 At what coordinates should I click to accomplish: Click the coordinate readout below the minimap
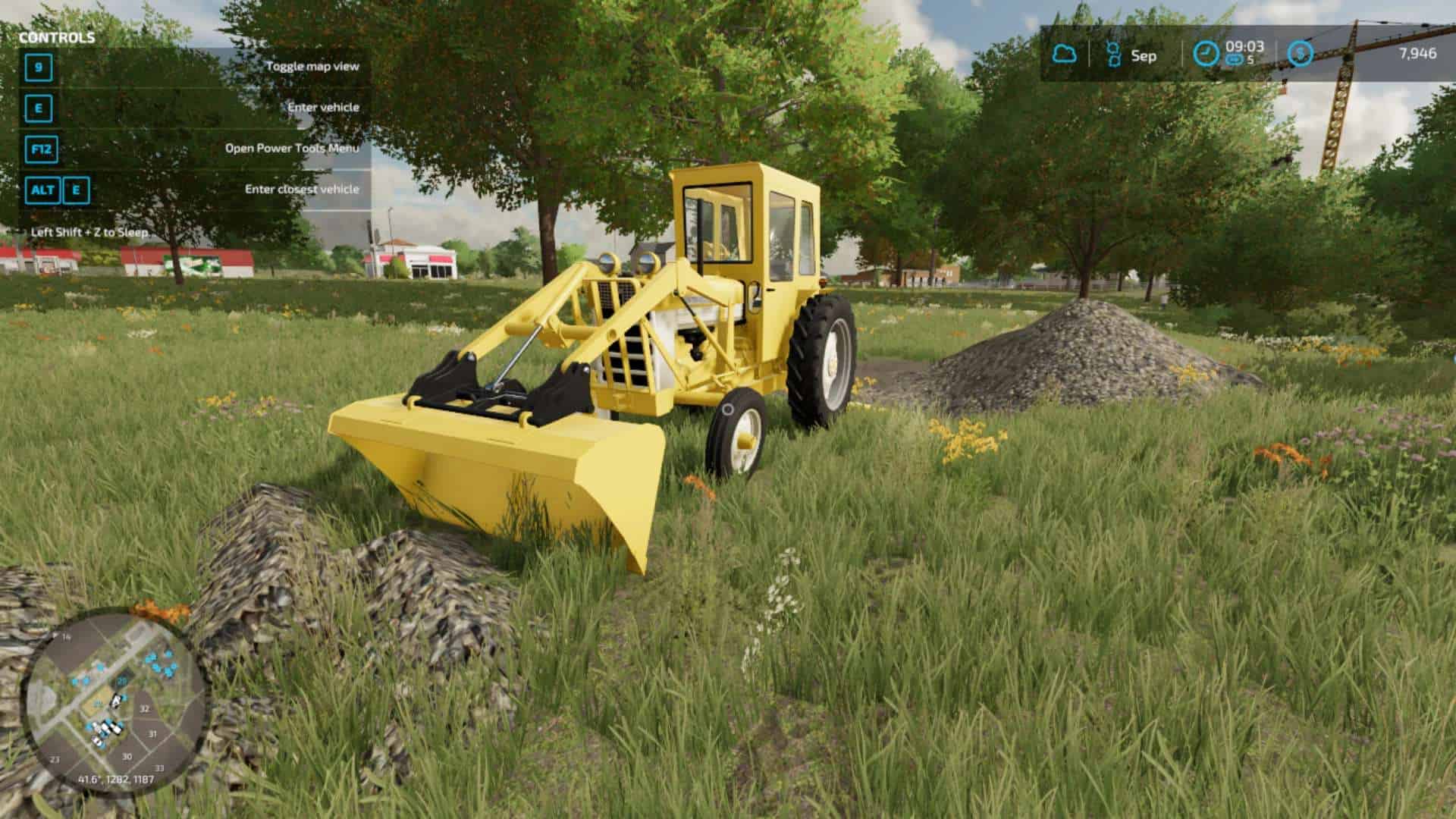(115, 780)
